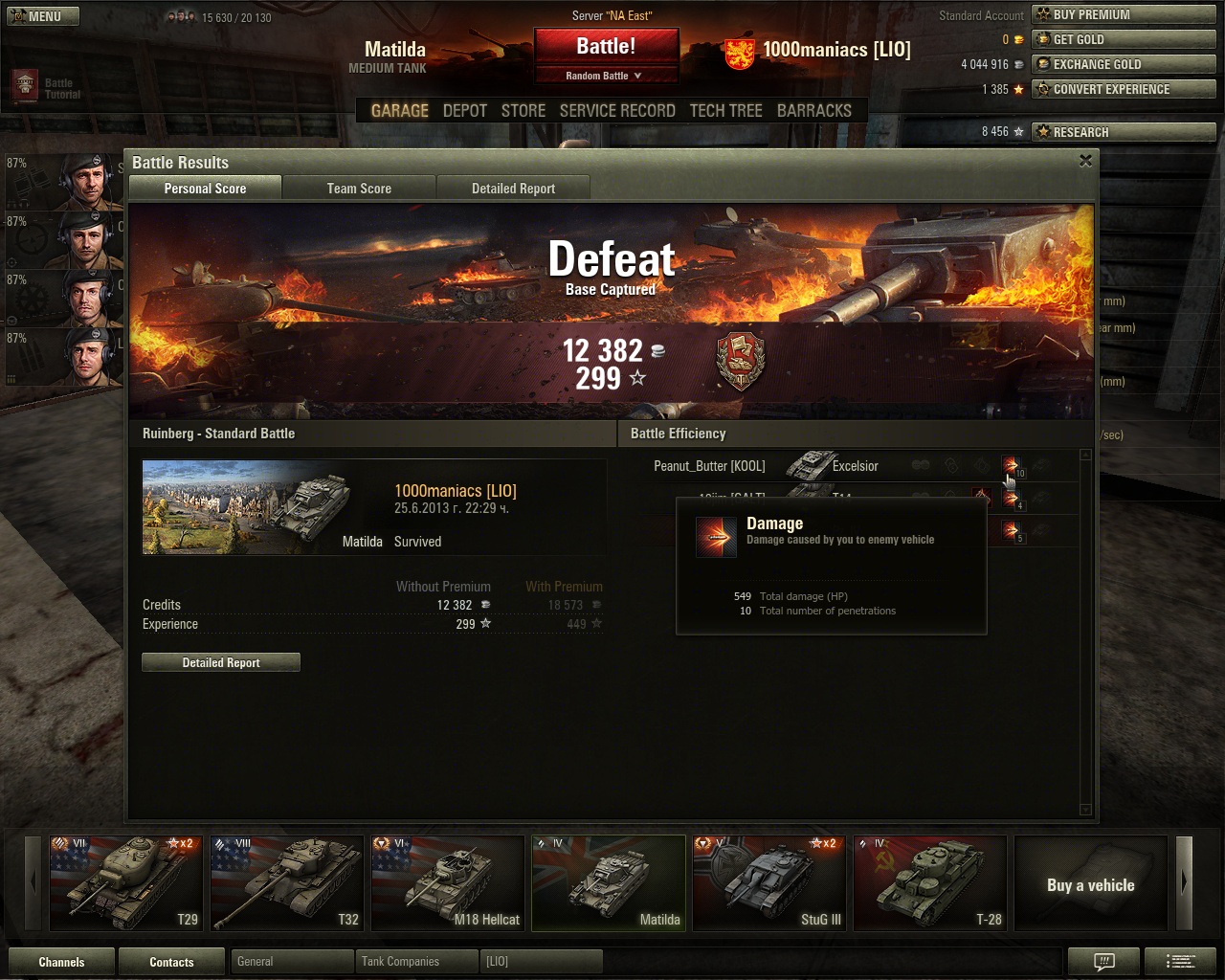The image size is (1225, 980).
Task: Select CONVERT EXPERIENCE button
Action: coord(1122,89)
